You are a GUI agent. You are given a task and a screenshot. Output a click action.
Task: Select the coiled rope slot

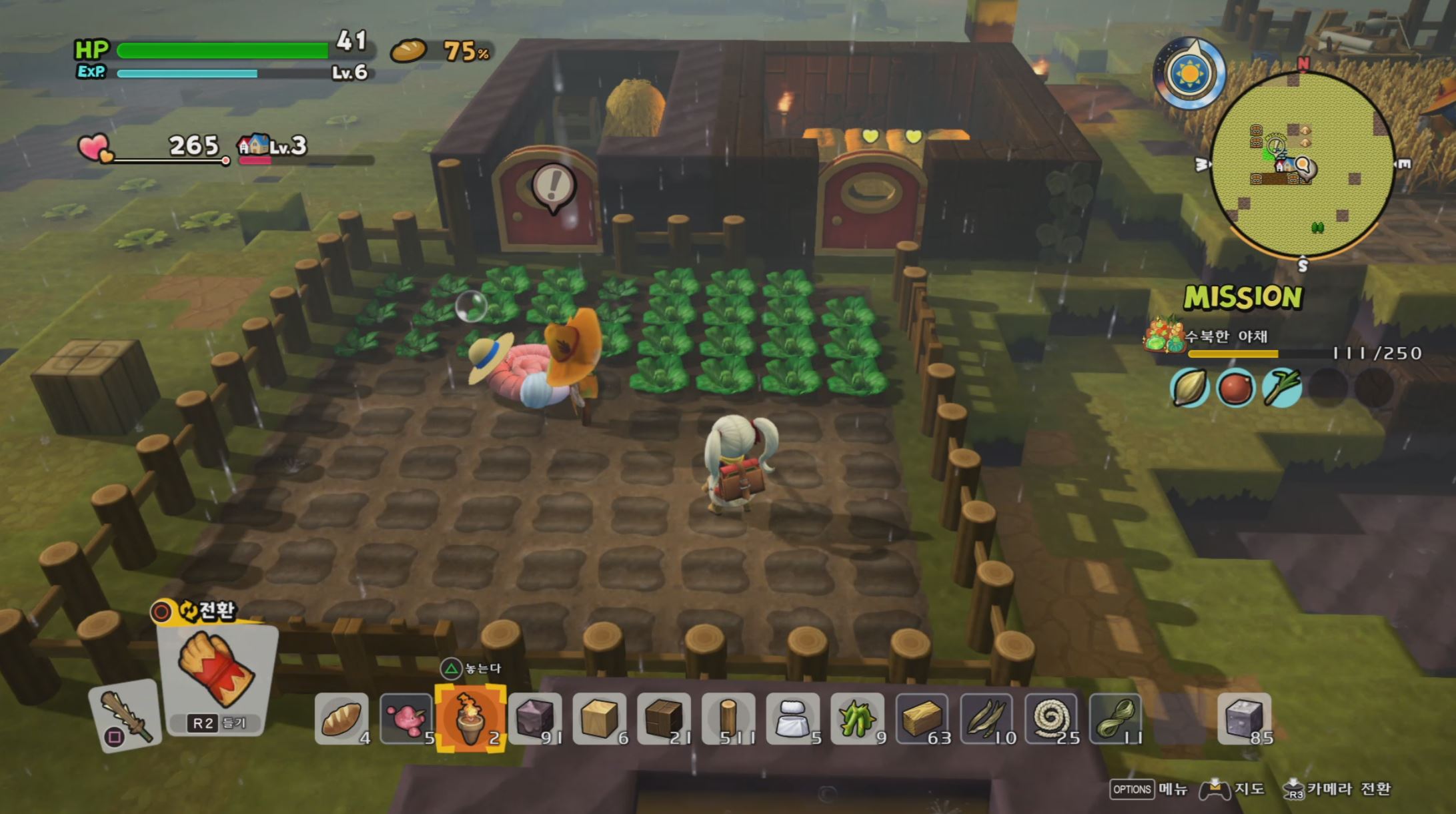pyautogui.click(x=1051, y=719)
